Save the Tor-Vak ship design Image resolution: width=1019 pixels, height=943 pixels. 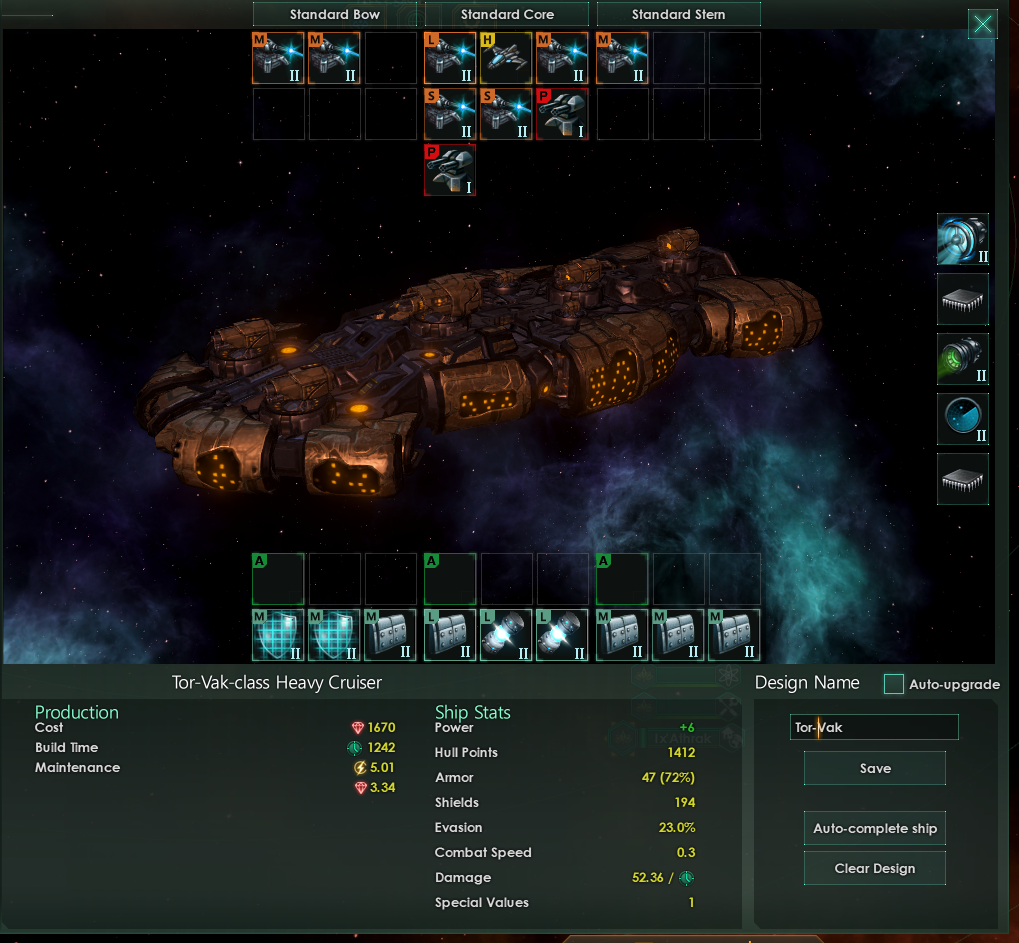click(x=874, y=768)
